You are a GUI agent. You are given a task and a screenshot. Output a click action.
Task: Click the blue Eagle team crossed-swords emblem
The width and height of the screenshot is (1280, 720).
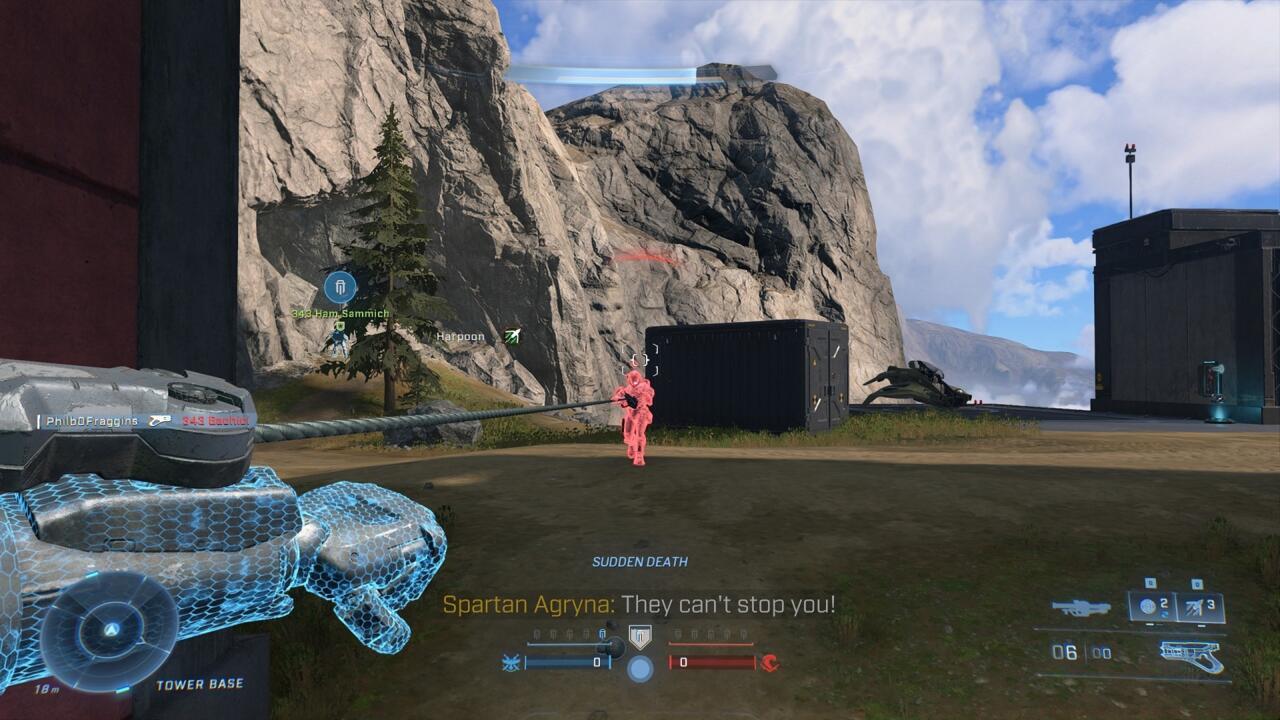[x=512, y=663]
